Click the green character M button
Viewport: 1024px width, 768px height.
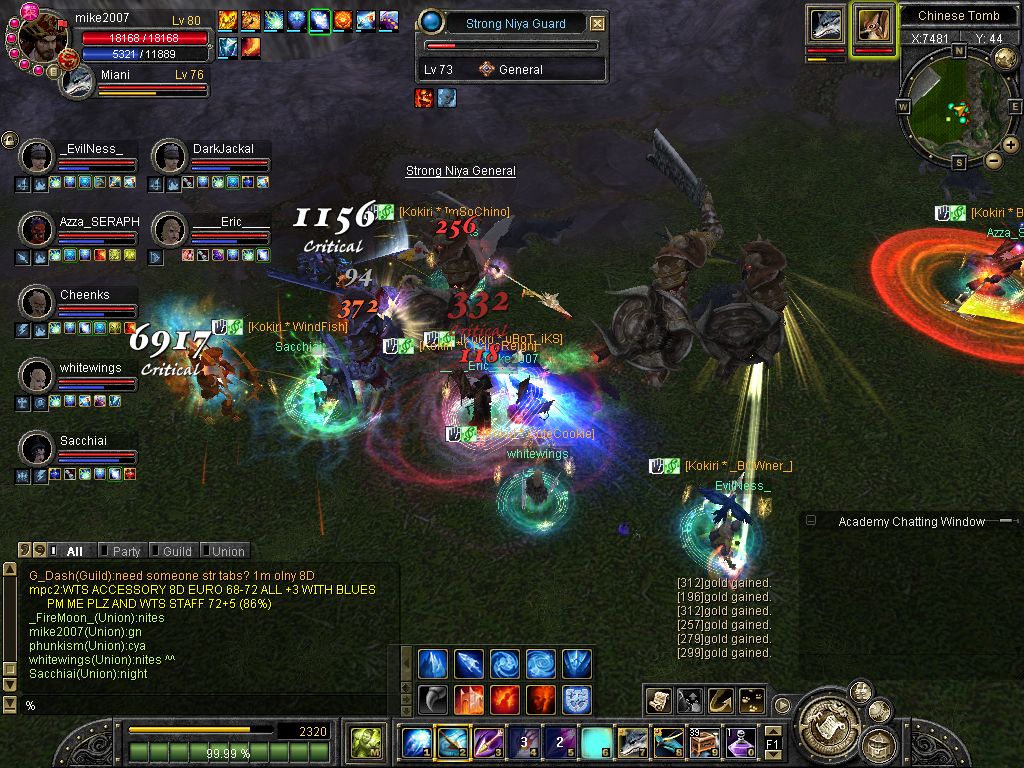coord(364,743)
